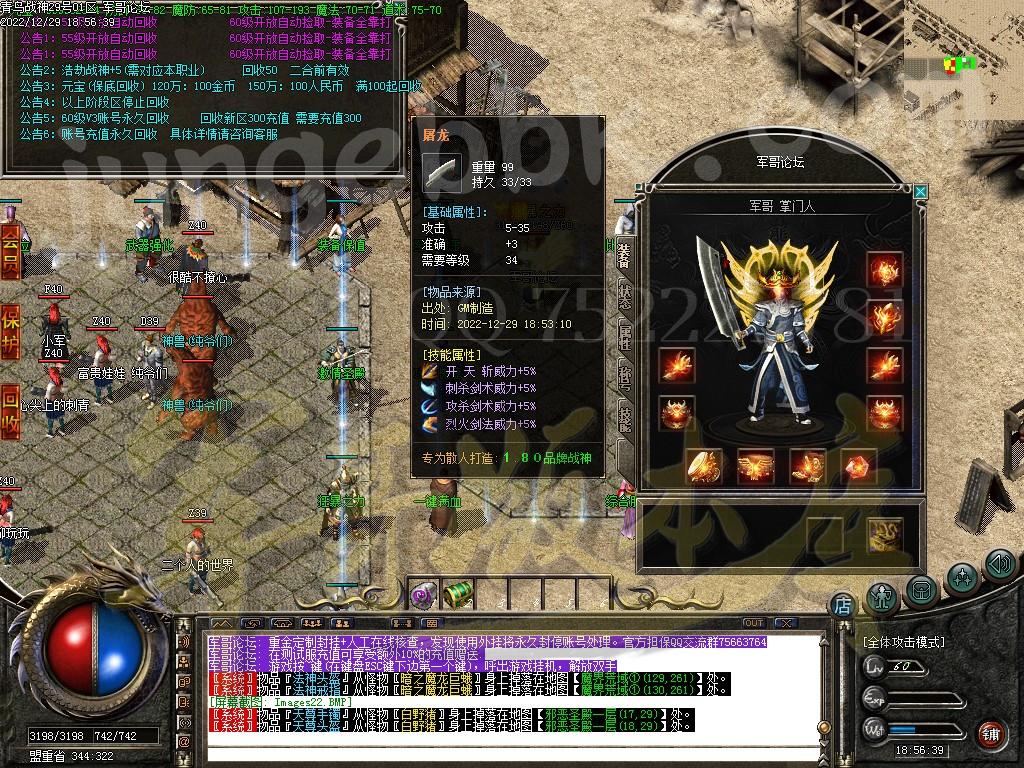Select the red gem equipment slot
The image size is (1024, 768).
click(858, 466)
